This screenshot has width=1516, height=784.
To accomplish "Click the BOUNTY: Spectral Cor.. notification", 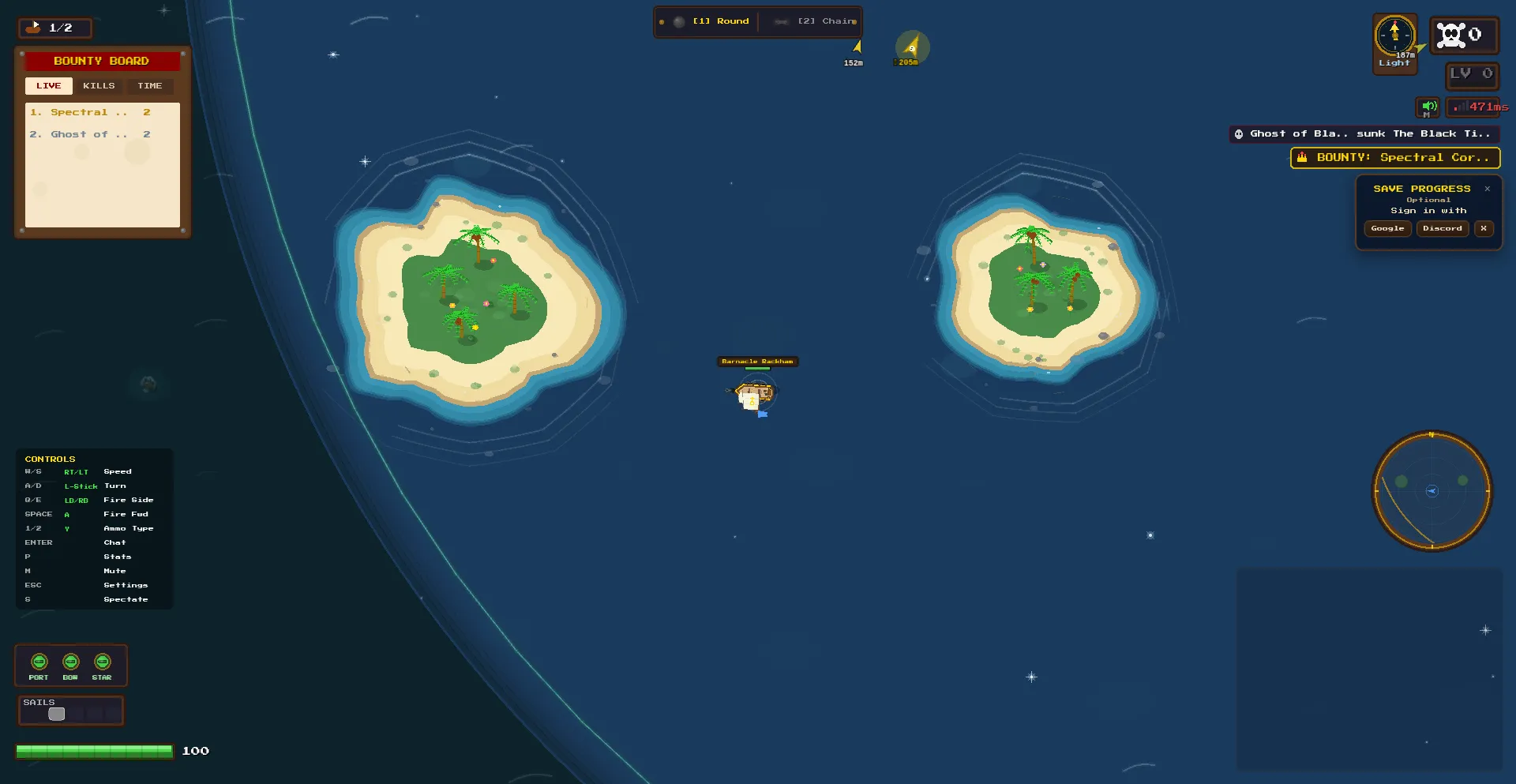I will (1395, 158).
